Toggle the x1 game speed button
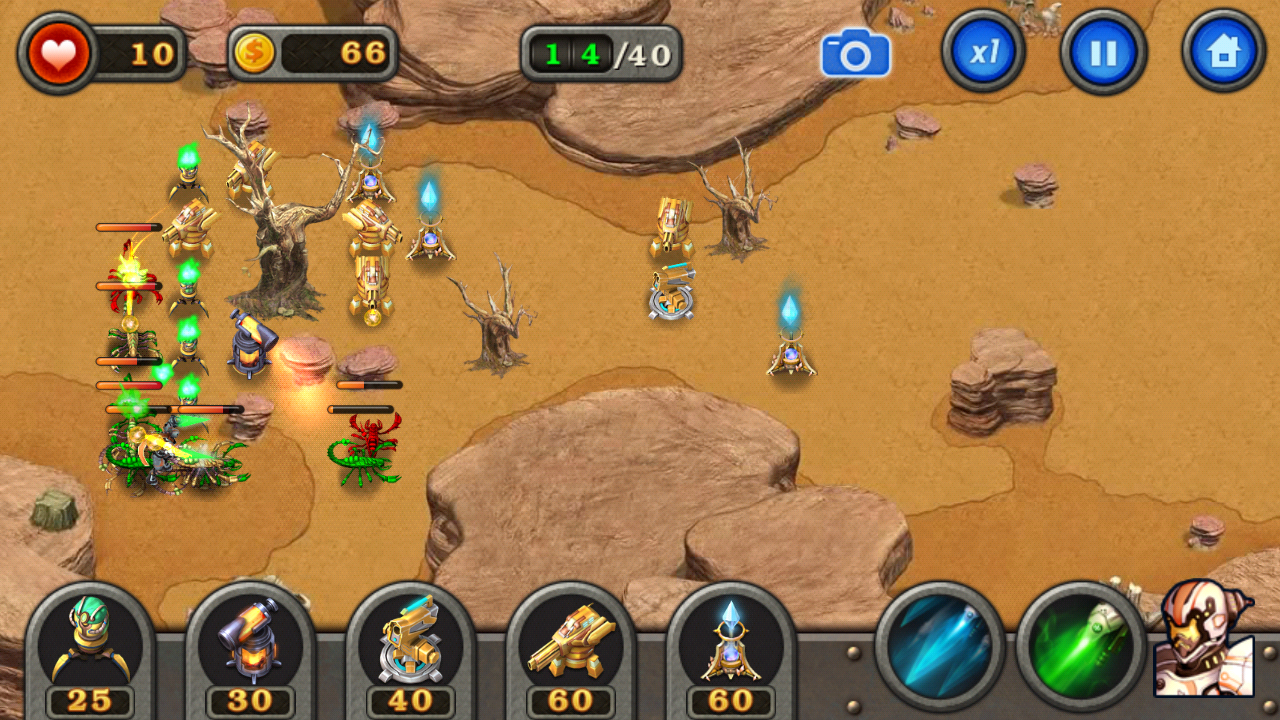The image size is (1280, 720). pyautogui.click(x=983, y=52)
